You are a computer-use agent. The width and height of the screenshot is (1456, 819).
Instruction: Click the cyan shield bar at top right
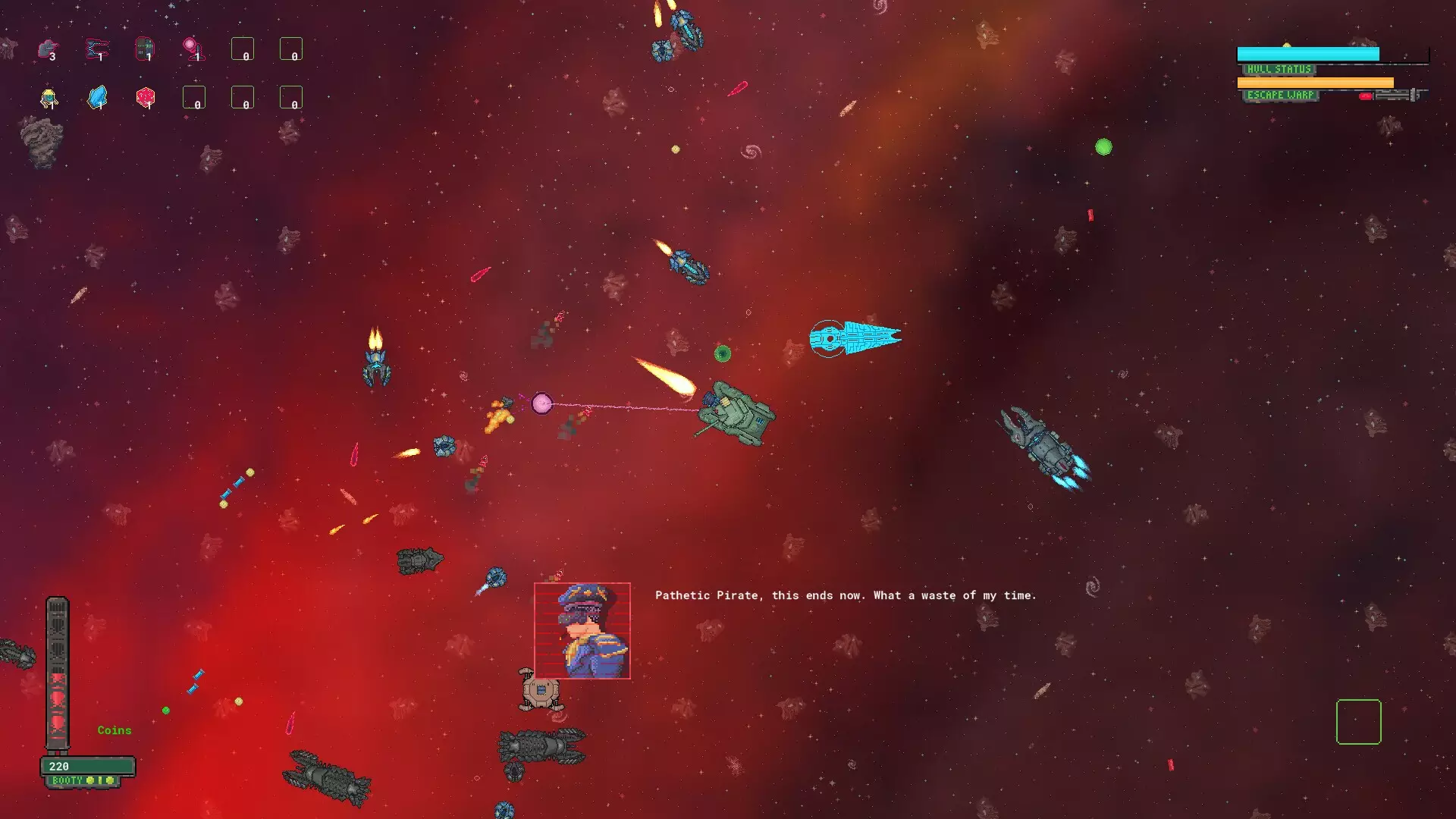[1308, 54]
